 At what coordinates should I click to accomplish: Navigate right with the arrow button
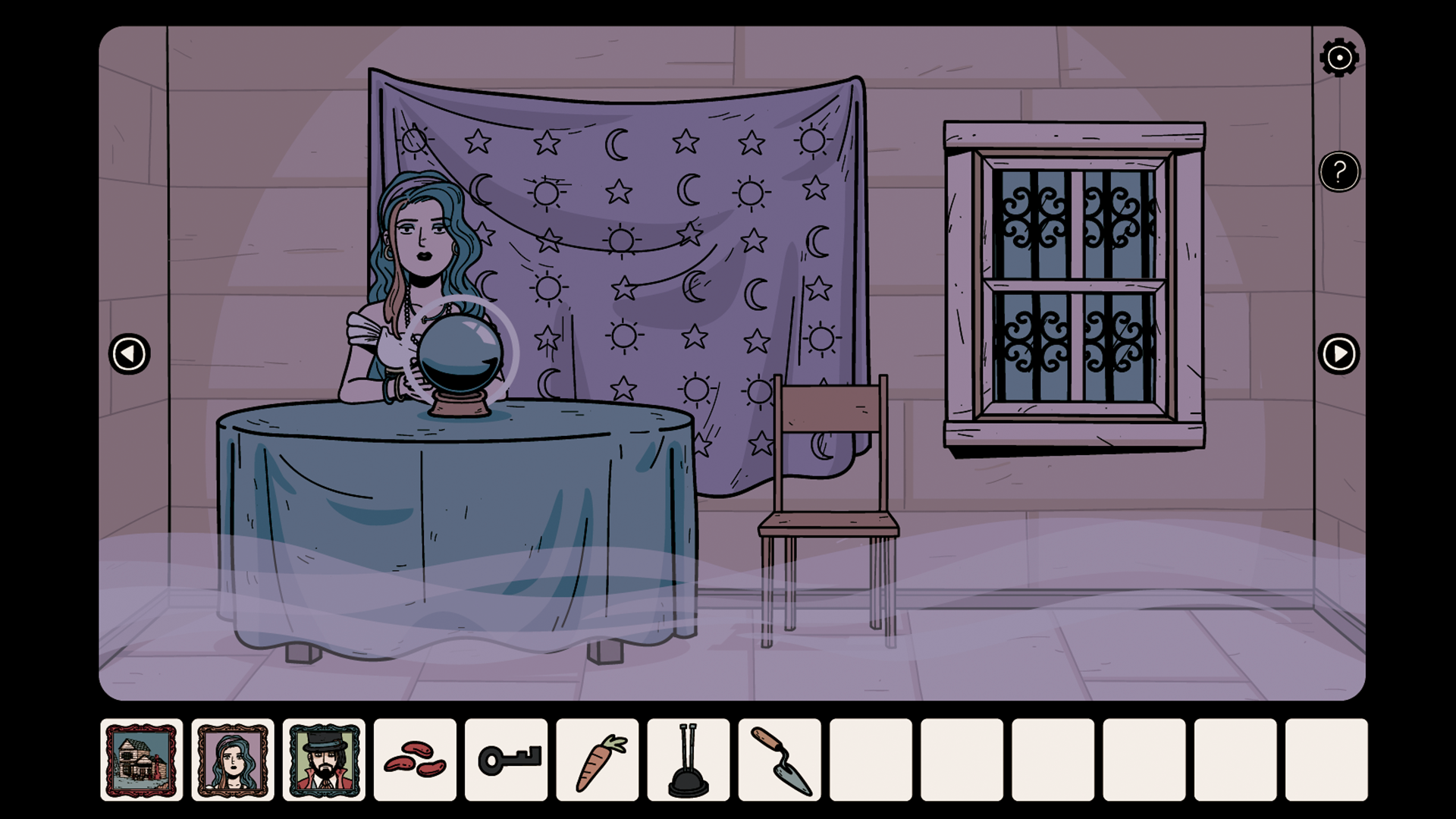pos(1338,354)
